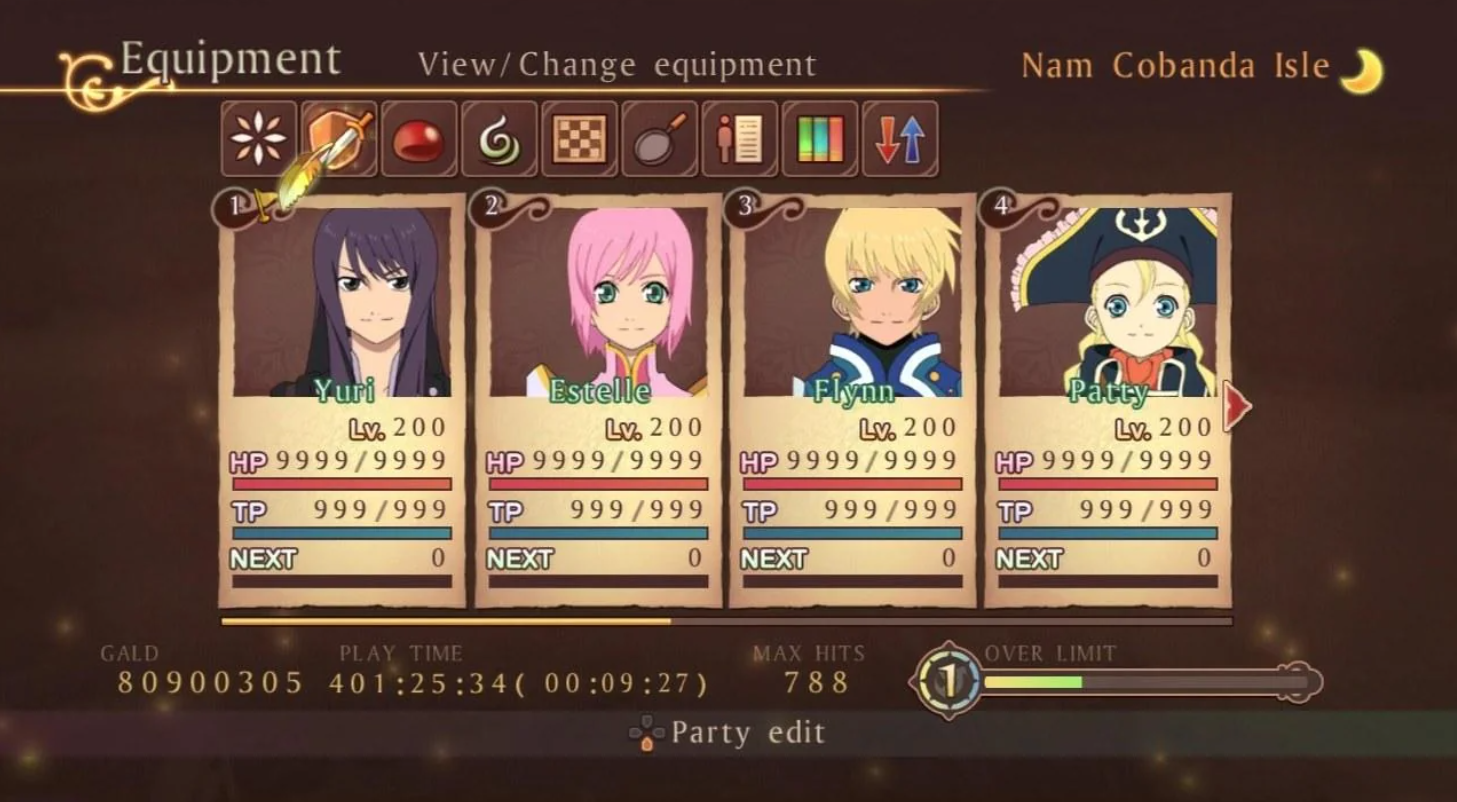
Task: Choose Patty's character card
Action: (1108, 400)
